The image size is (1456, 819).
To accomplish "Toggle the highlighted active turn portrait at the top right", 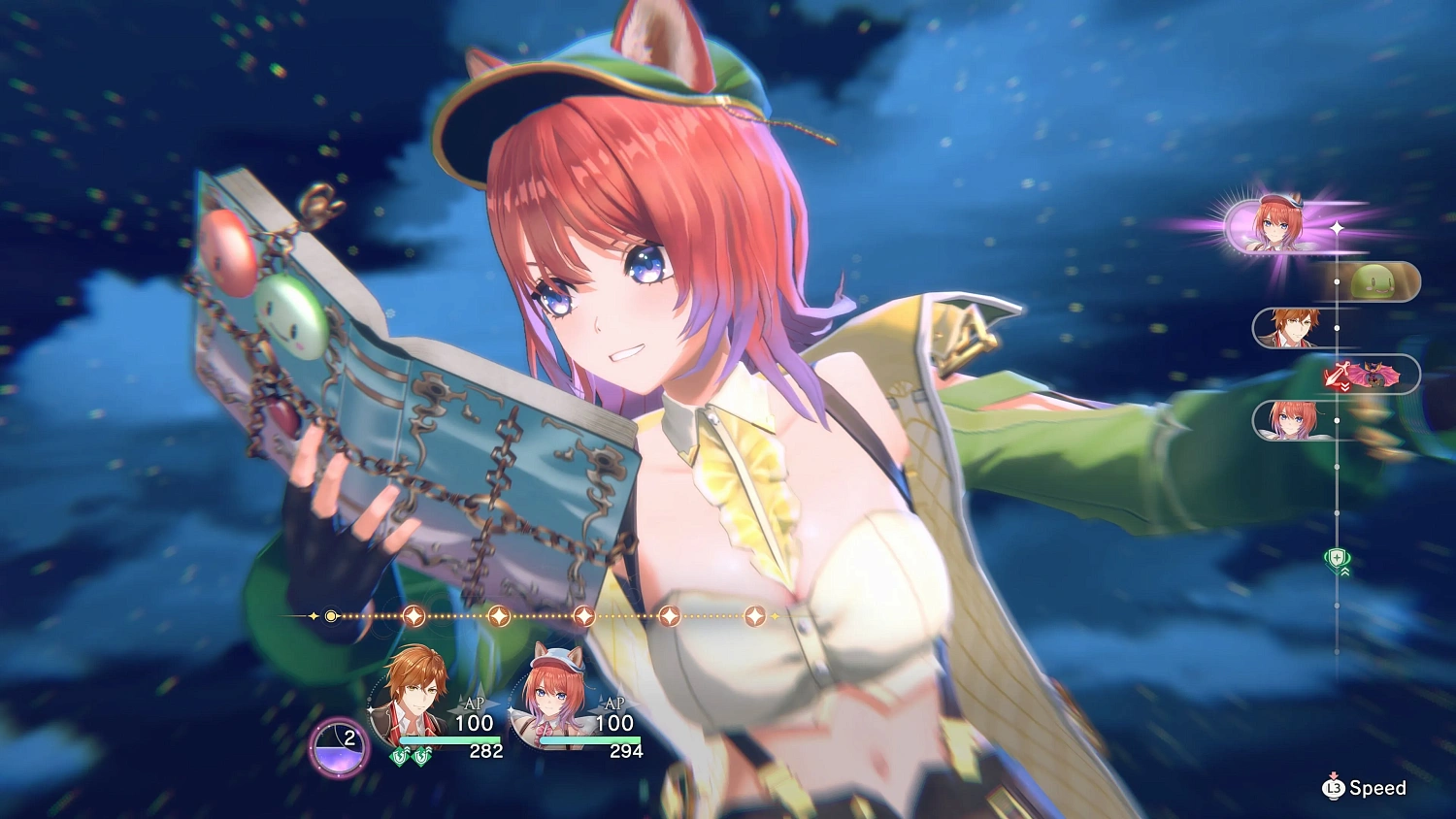I will pyautogui.click(x=1276, y=223).
